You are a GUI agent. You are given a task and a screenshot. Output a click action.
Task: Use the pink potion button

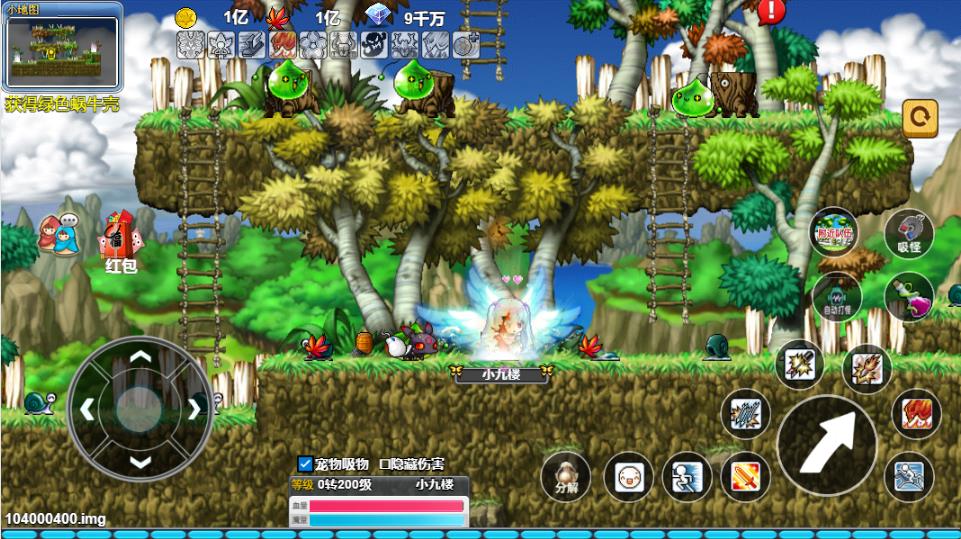tap(909, 297)
